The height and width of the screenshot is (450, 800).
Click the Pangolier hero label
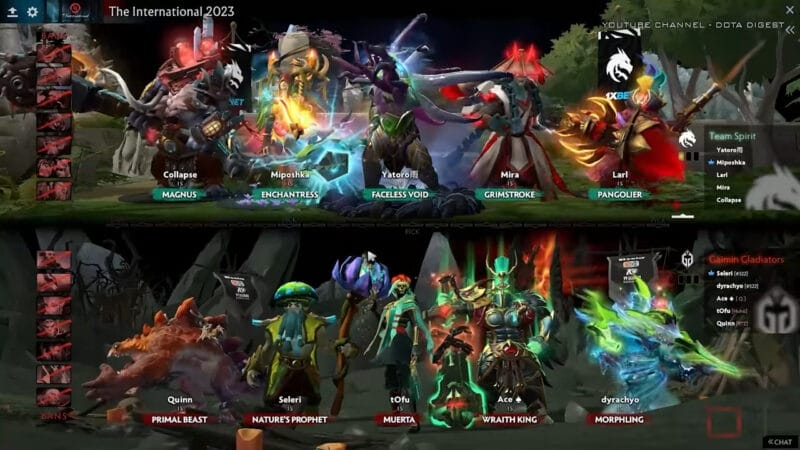click(621, 194)
